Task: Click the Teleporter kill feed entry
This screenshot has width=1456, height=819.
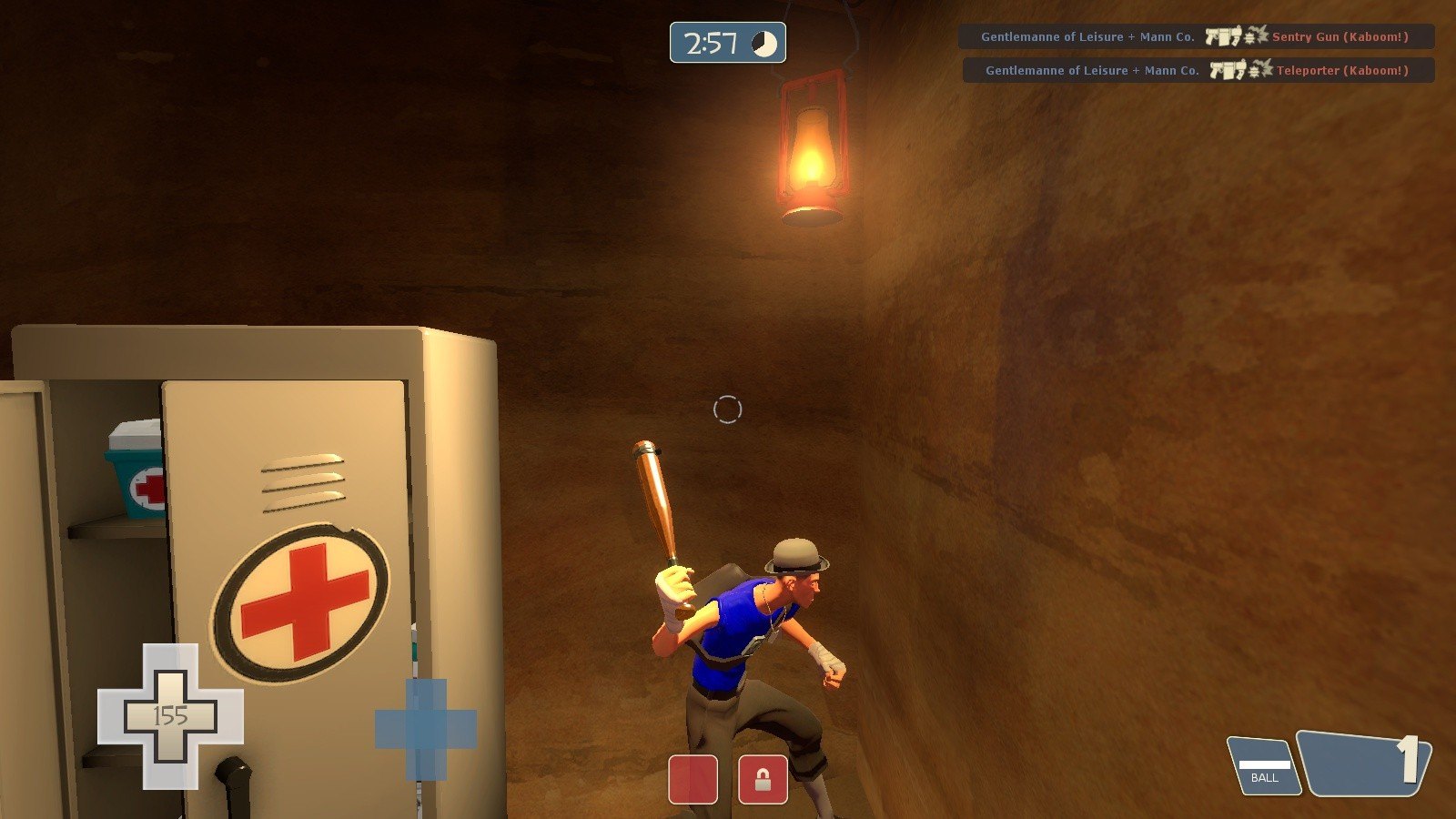Action: click(x=1198, y=70)
